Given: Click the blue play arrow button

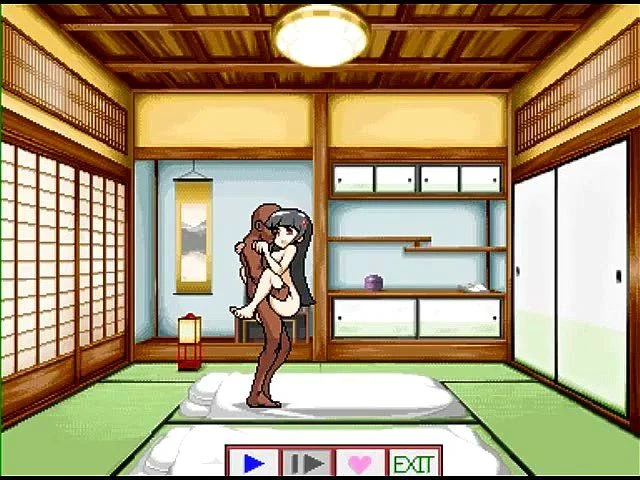Looking at the screenshot, I should click(x=254, y=463).
